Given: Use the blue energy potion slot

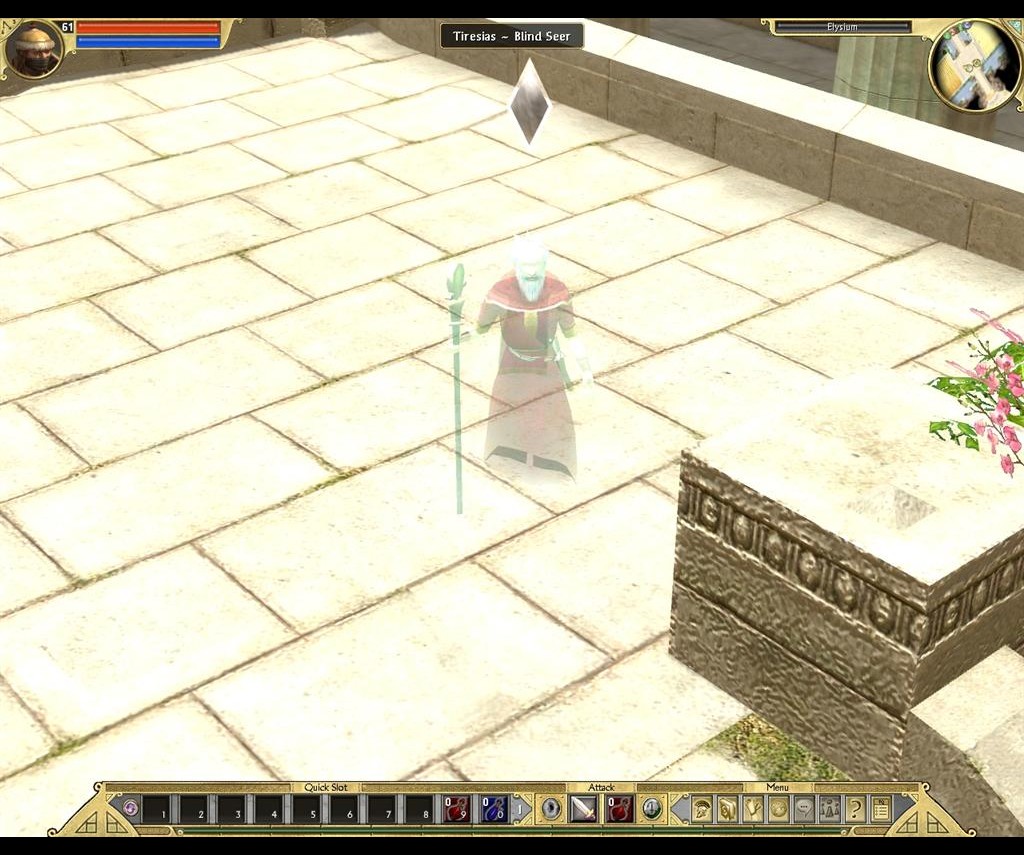Looking at the screenshot, I should 495,808.
